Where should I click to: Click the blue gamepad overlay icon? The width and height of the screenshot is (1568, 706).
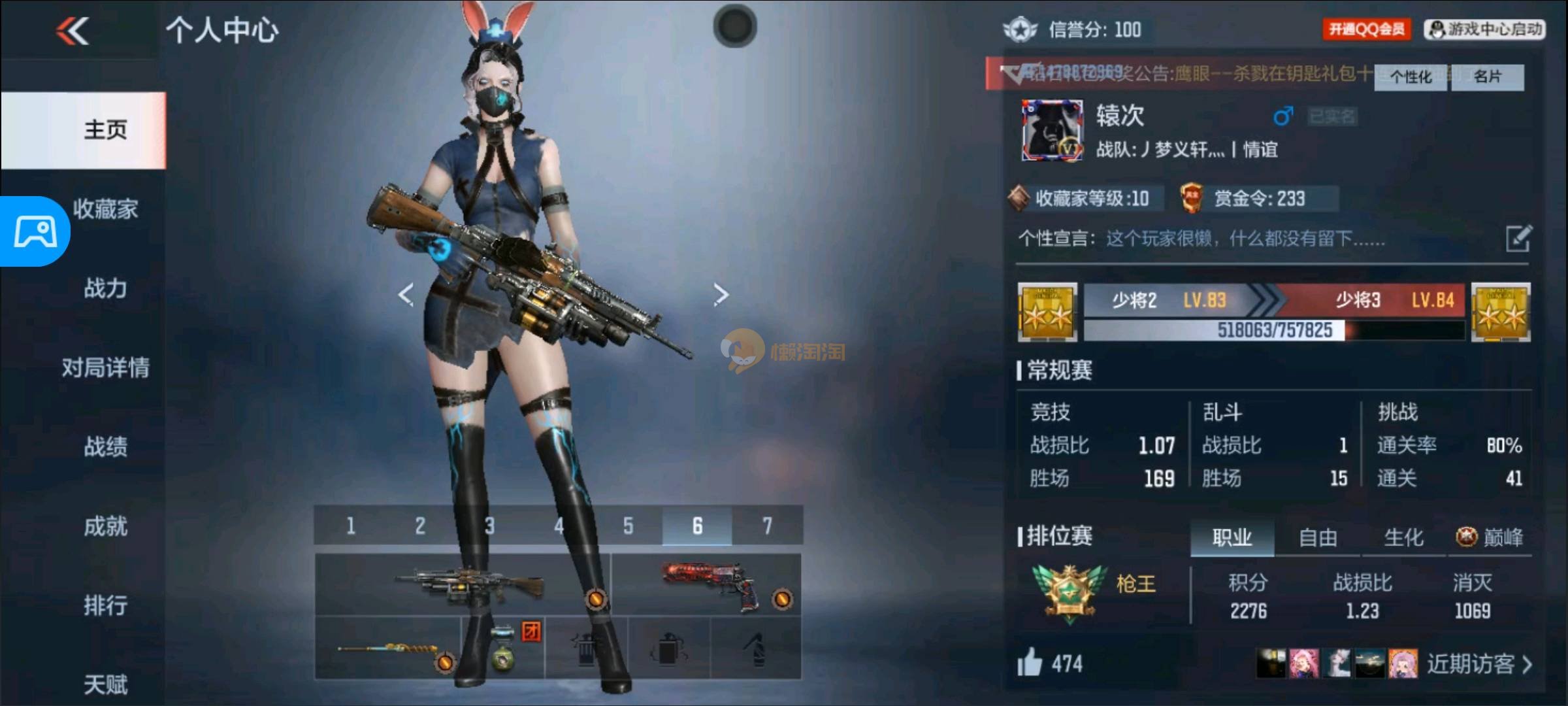35,231
